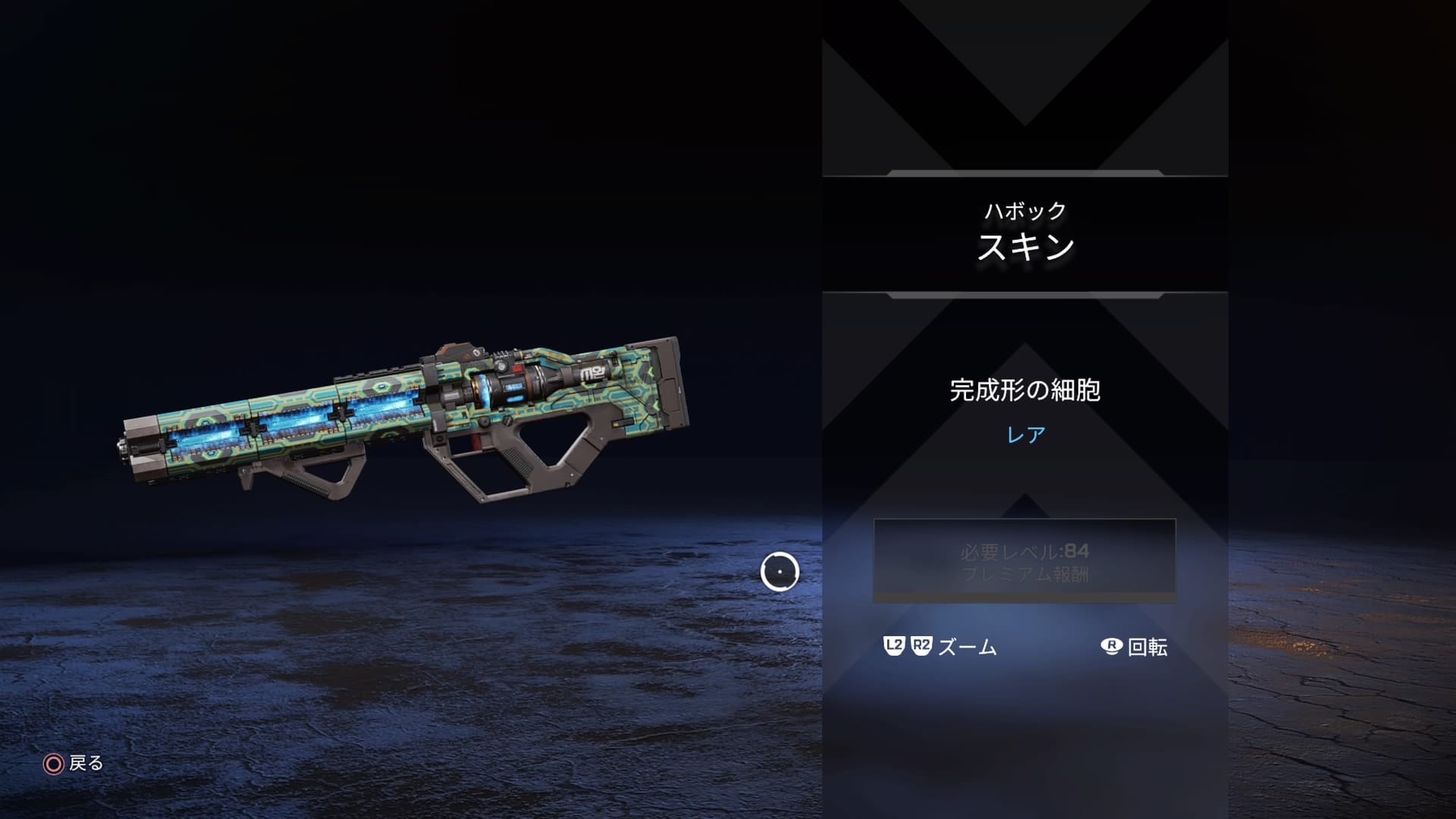The image size is (1456, 819).
Task: Click the cursor dot indicator near the weapon
Action: [780, 573]
